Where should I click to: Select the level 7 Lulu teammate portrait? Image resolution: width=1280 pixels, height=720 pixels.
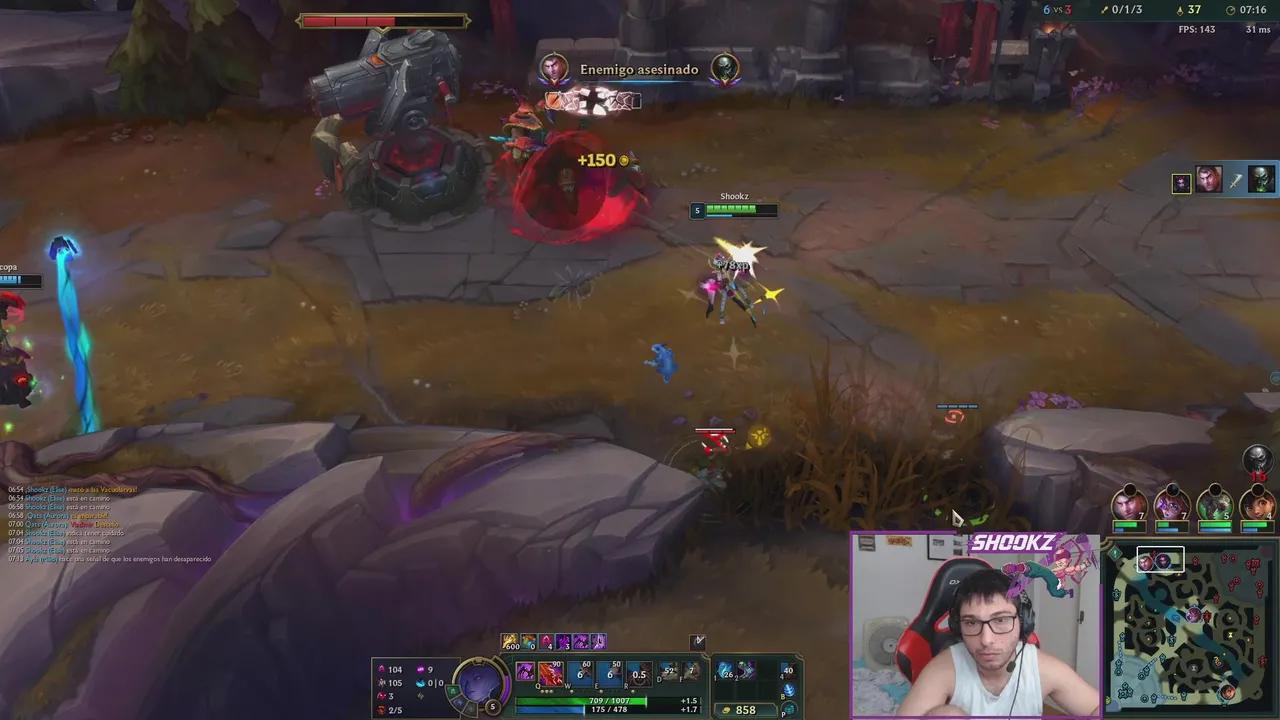pyautogui.click(x=1171, y=505)
